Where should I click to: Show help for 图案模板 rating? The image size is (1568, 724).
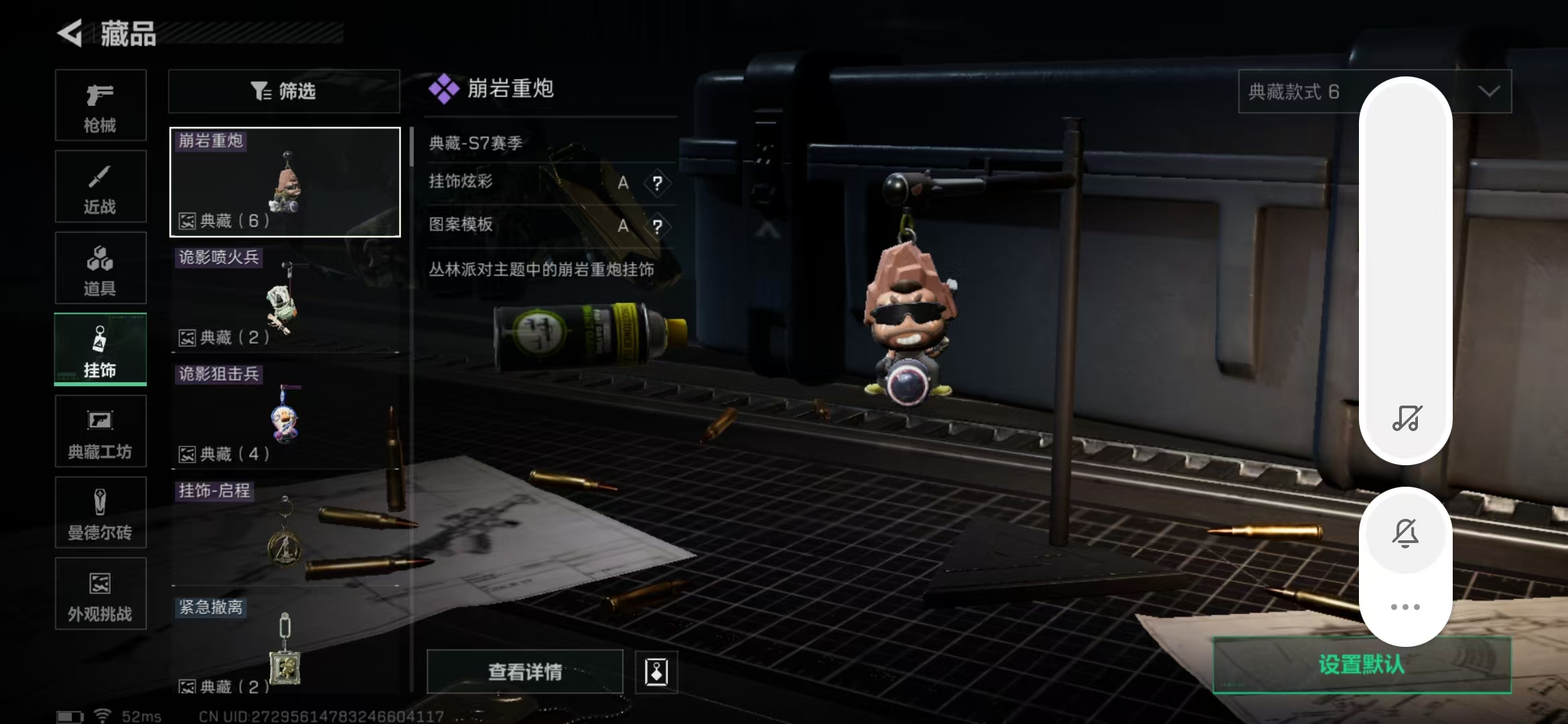pos(657,226)
